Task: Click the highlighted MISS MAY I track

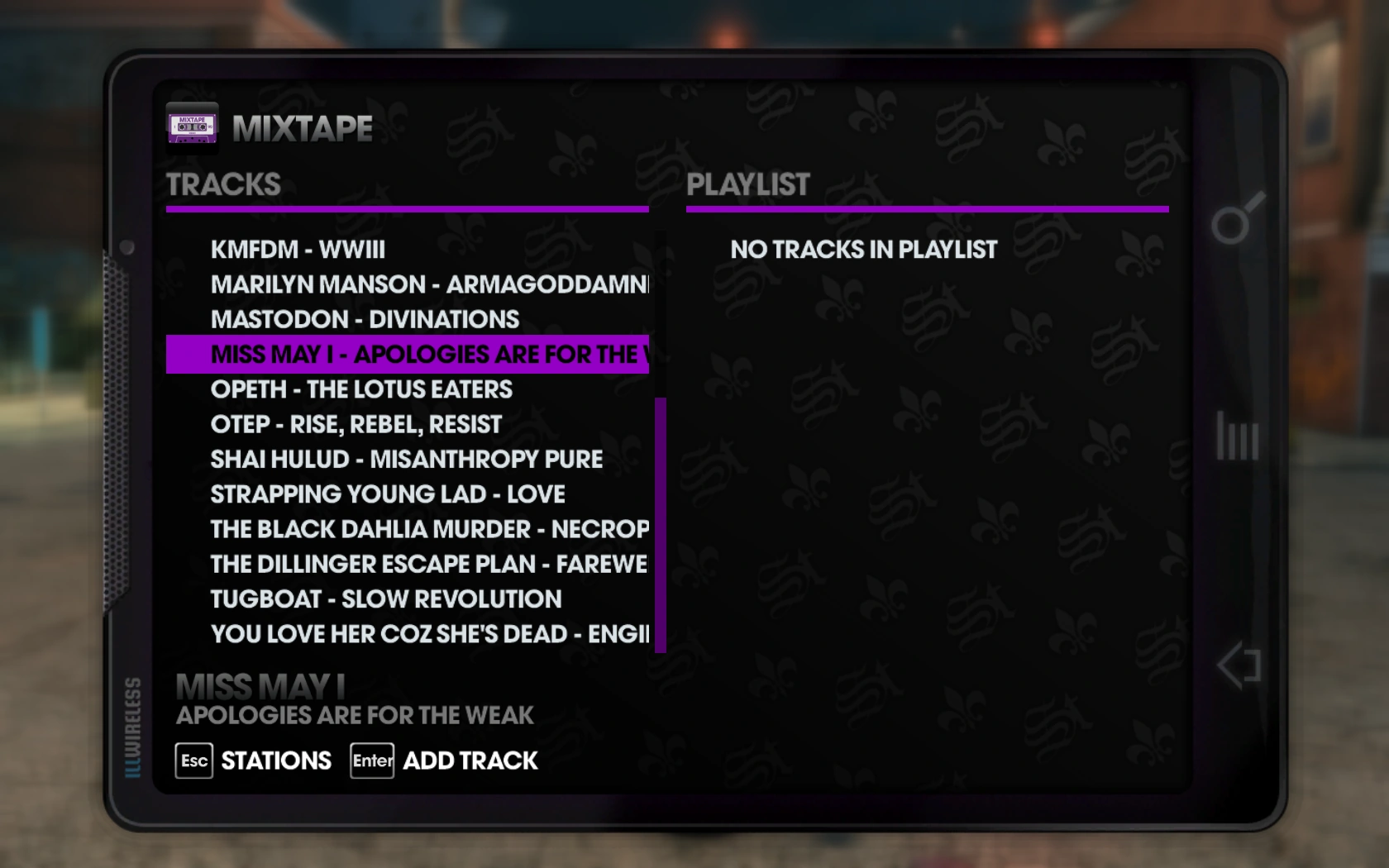Action: (x=405, y=355)
